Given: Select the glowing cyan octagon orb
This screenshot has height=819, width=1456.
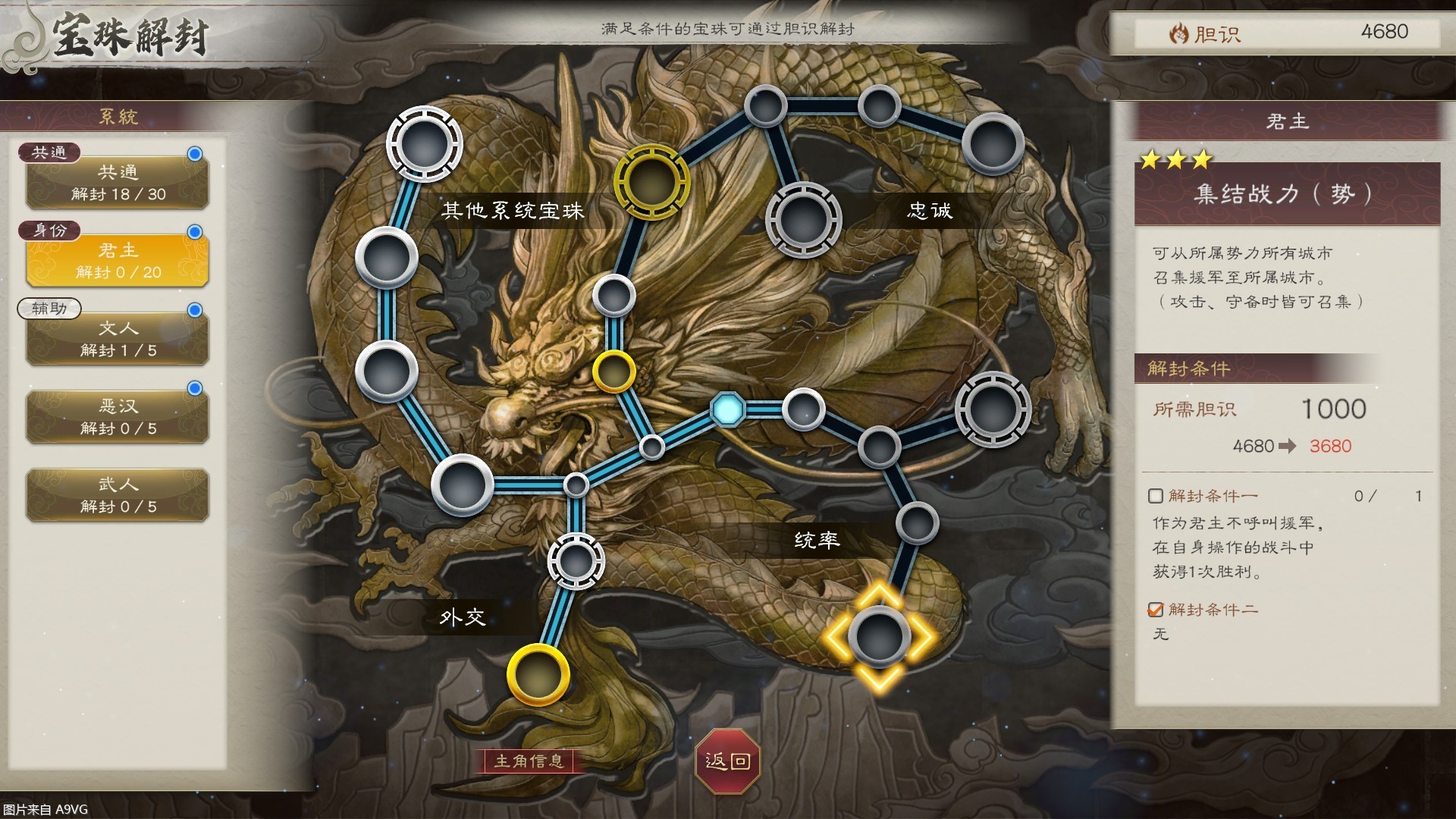Looking at the screenshot, I should coord(727,409).
